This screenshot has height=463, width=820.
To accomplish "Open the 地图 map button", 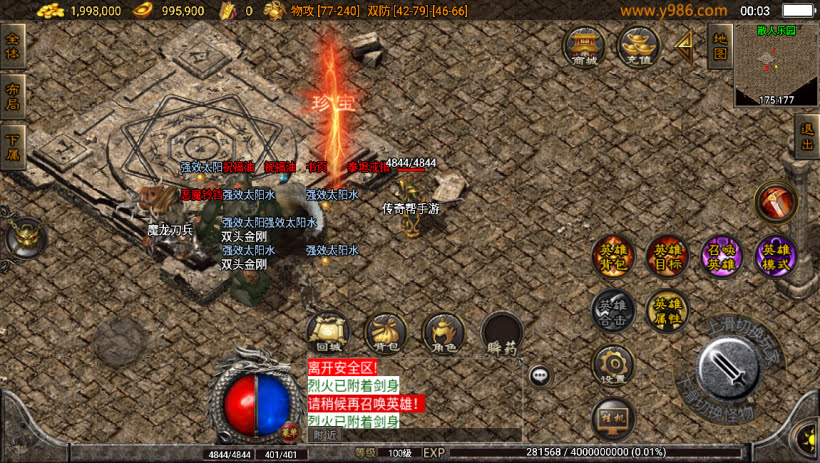I will click(x=718, y=46).
